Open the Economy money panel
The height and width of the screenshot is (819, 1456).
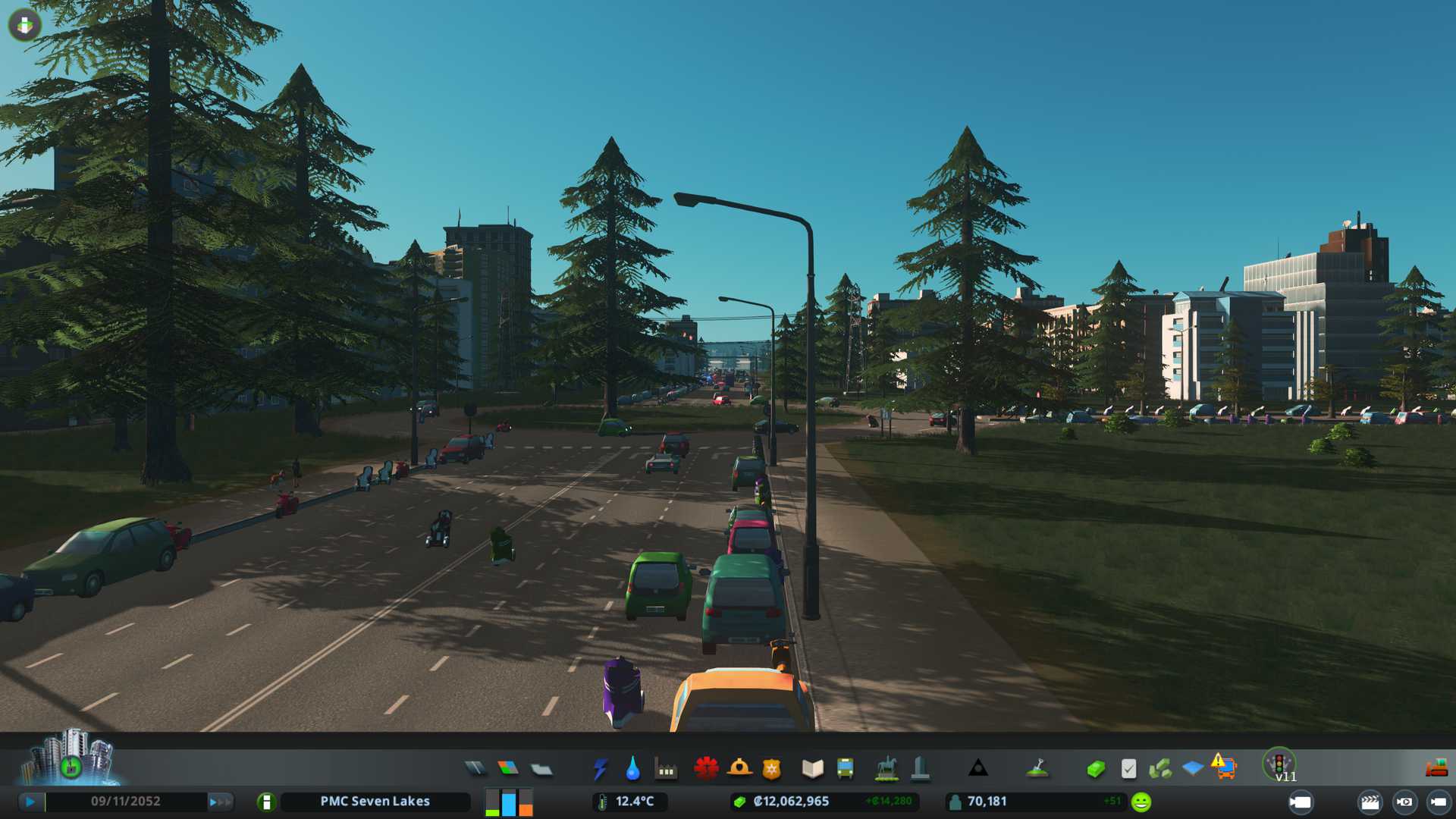point(1096,769)
